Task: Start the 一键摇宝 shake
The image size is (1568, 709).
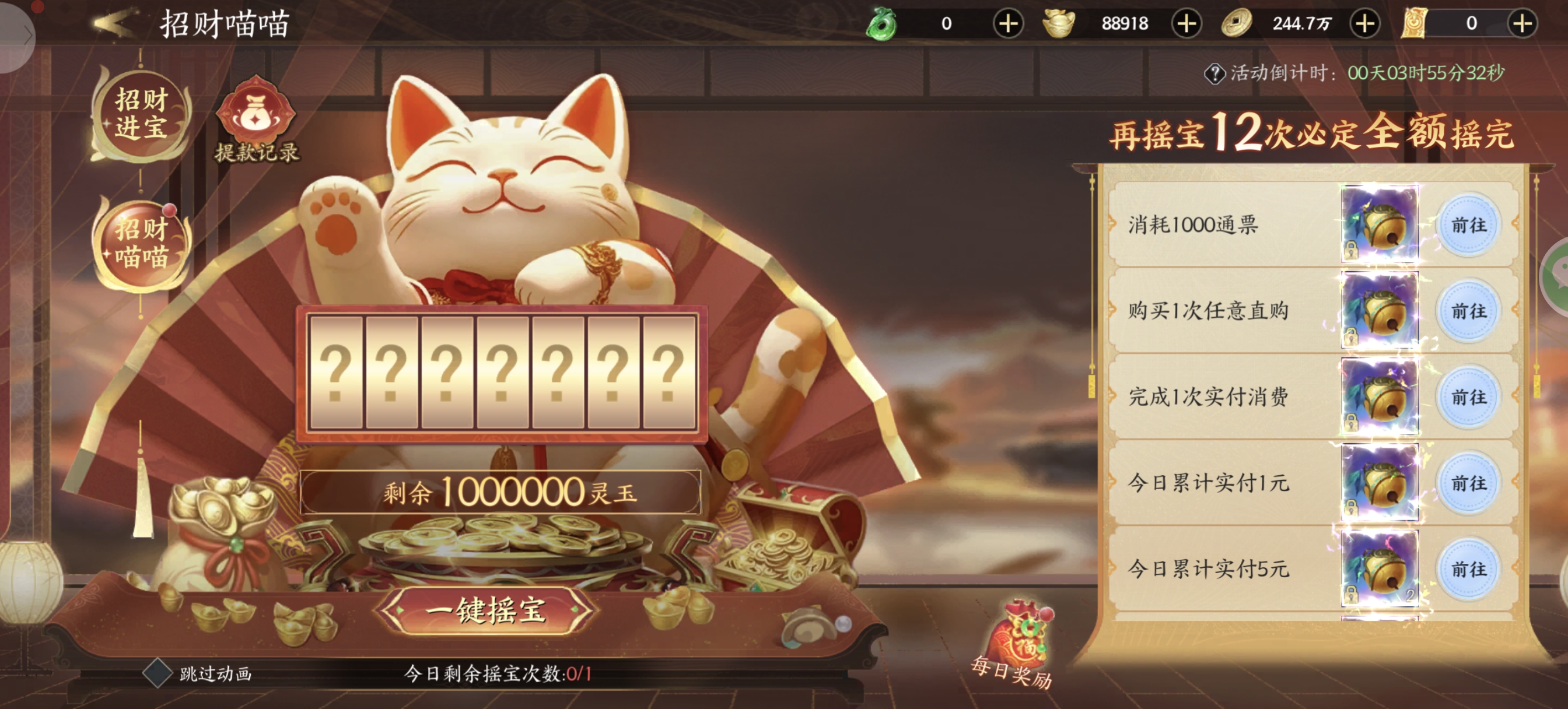Action: pos(485,610)
